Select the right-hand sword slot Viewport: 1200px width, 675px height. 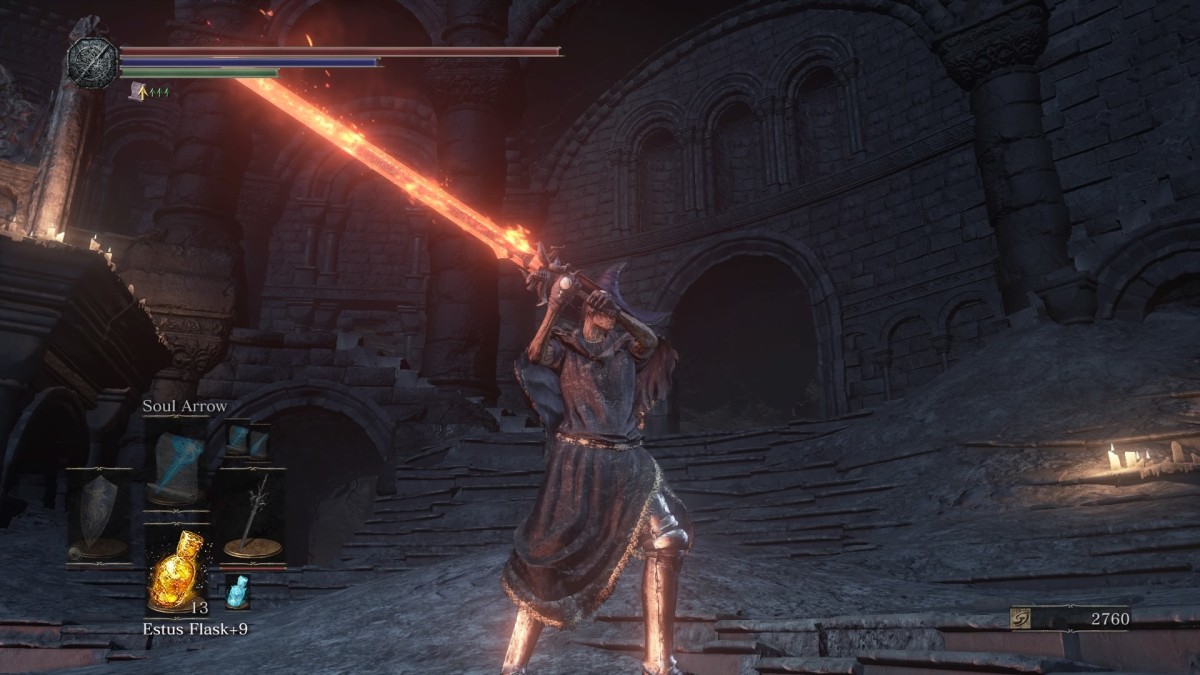[x=252, y=517]
